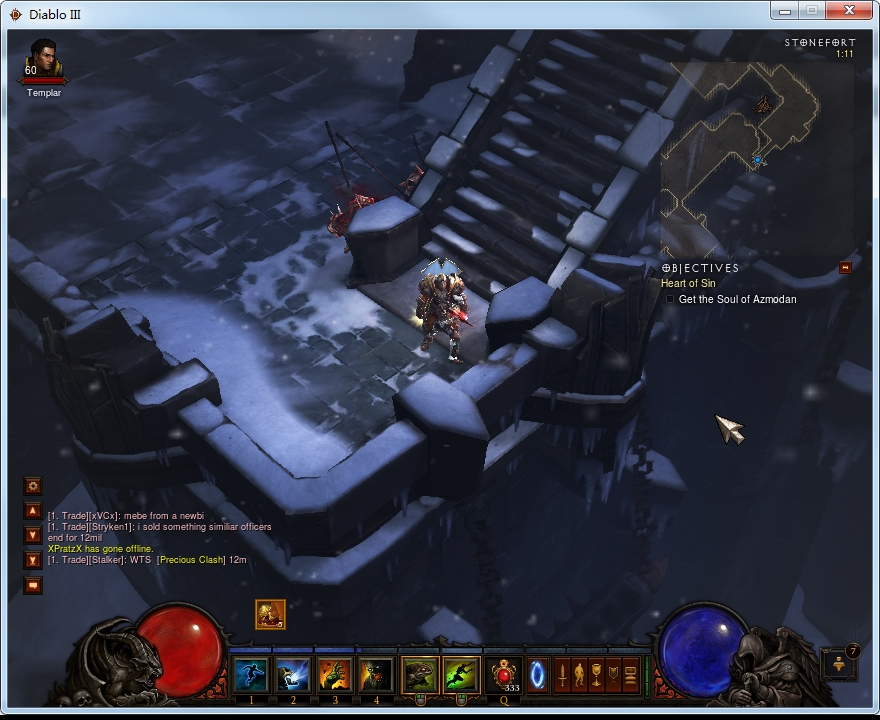The image size is (880, 720).
Task: Select the active buff icon above the skill bar
Action: [270, 614]
